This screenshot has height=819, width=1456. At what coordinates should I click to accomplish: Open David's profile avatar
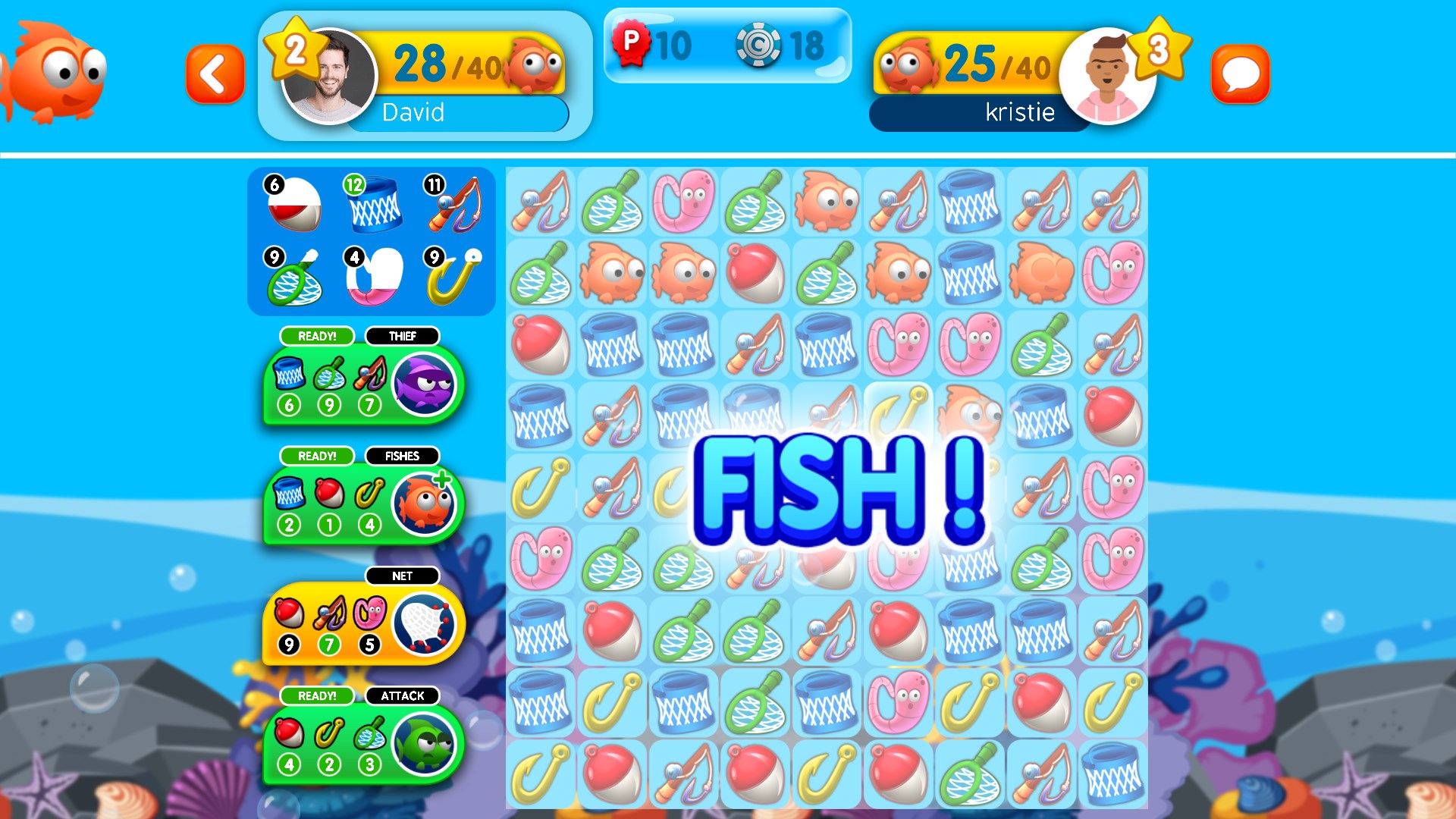[x=329, y=74]
